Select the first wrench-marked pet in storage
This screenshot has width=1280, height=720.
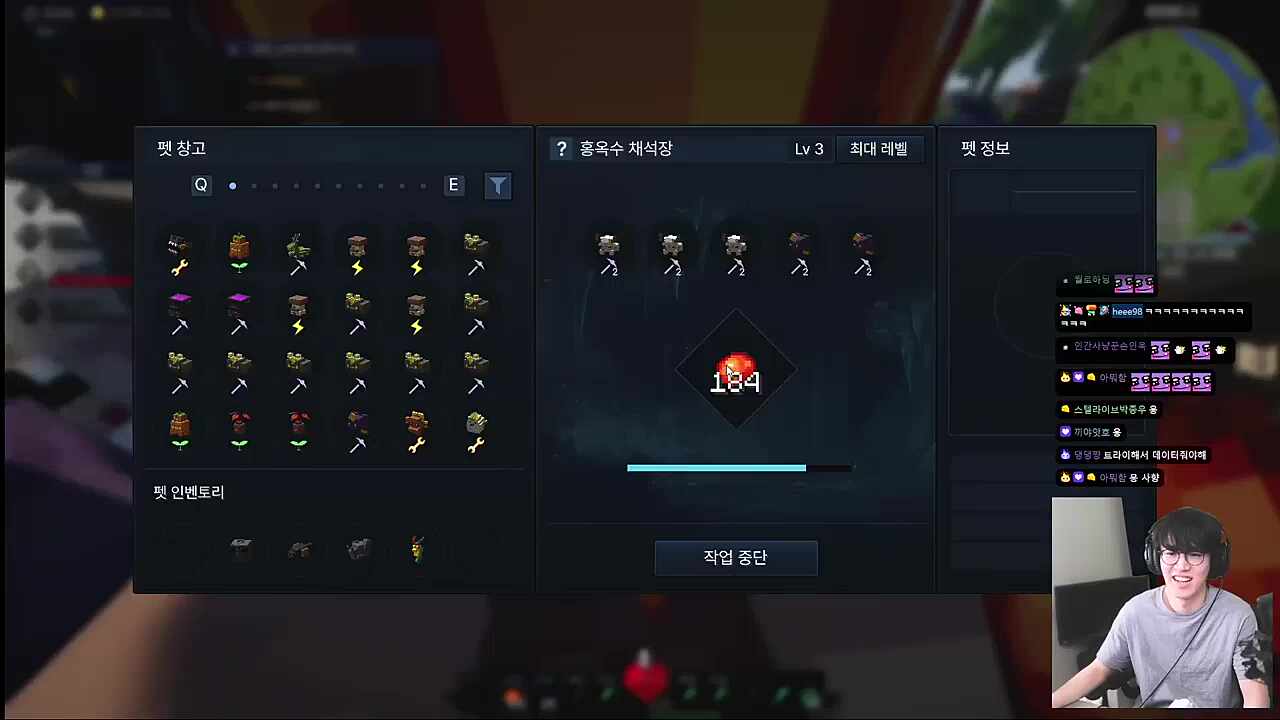[178, 250]
